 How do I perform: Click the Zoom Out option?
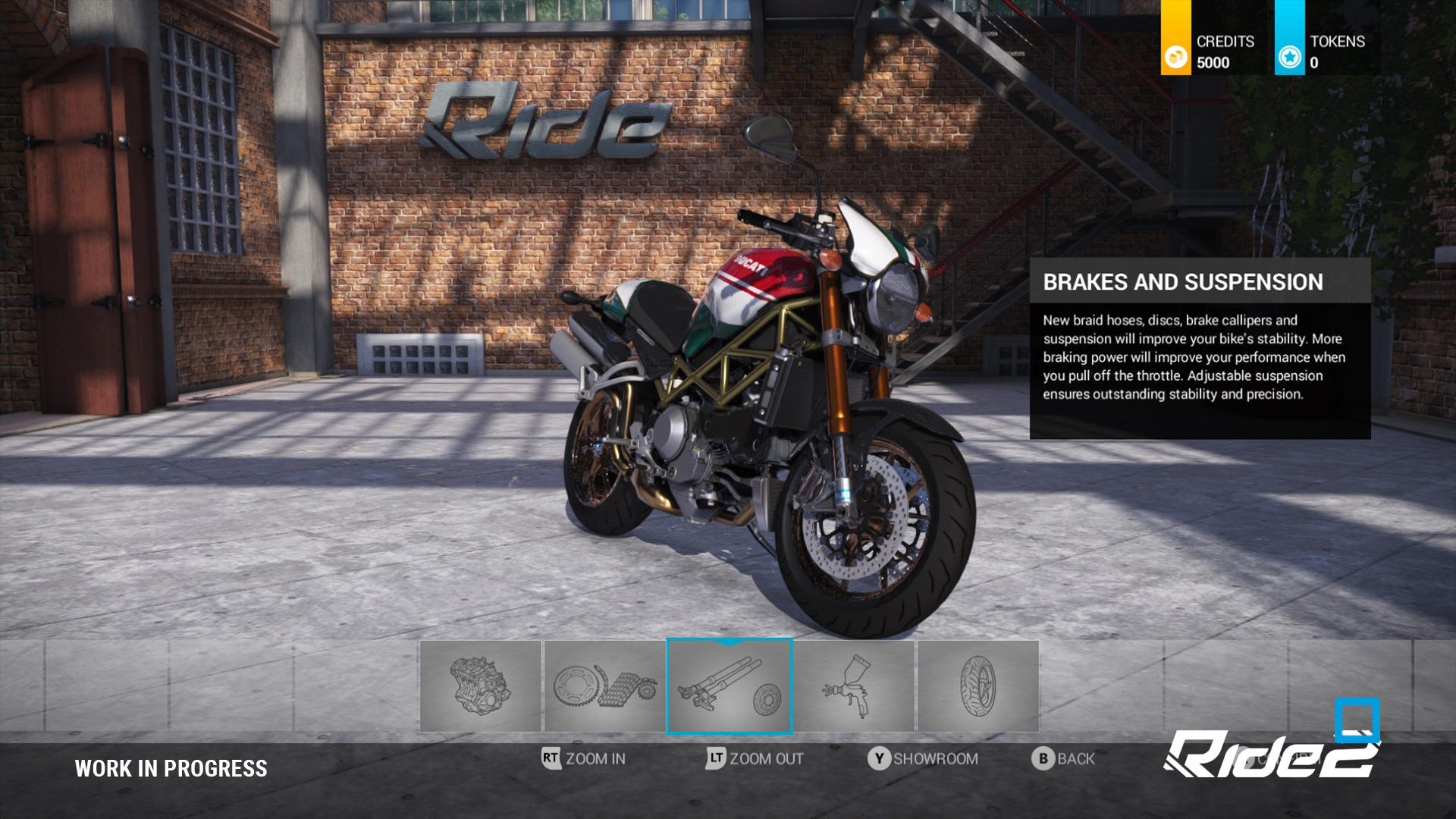click(x=755, y=758)
